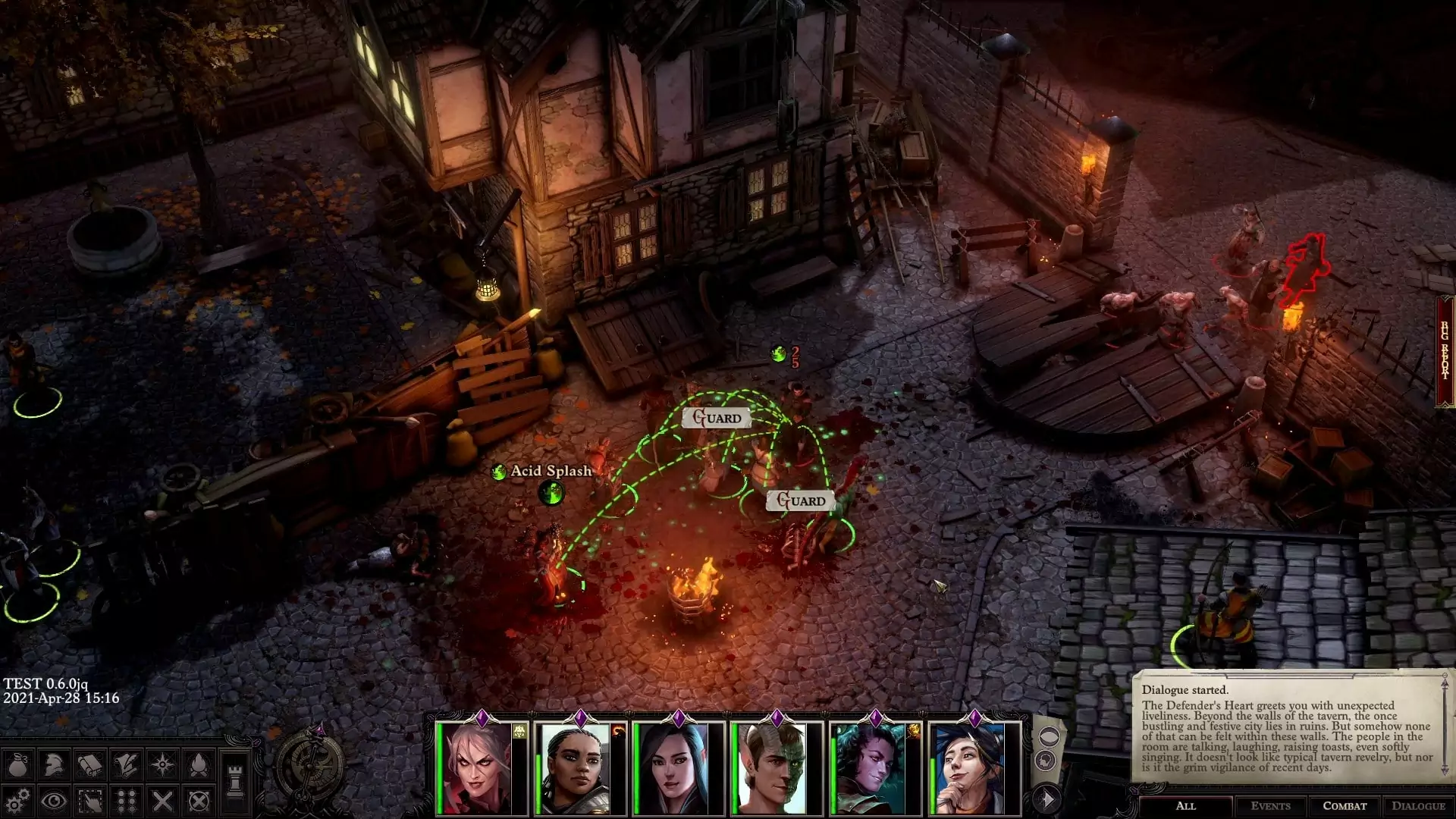Select the purple-skinned tiefling portrait
The width and height of the screenshot is (1456, 819).
click(x=870, y=767)
